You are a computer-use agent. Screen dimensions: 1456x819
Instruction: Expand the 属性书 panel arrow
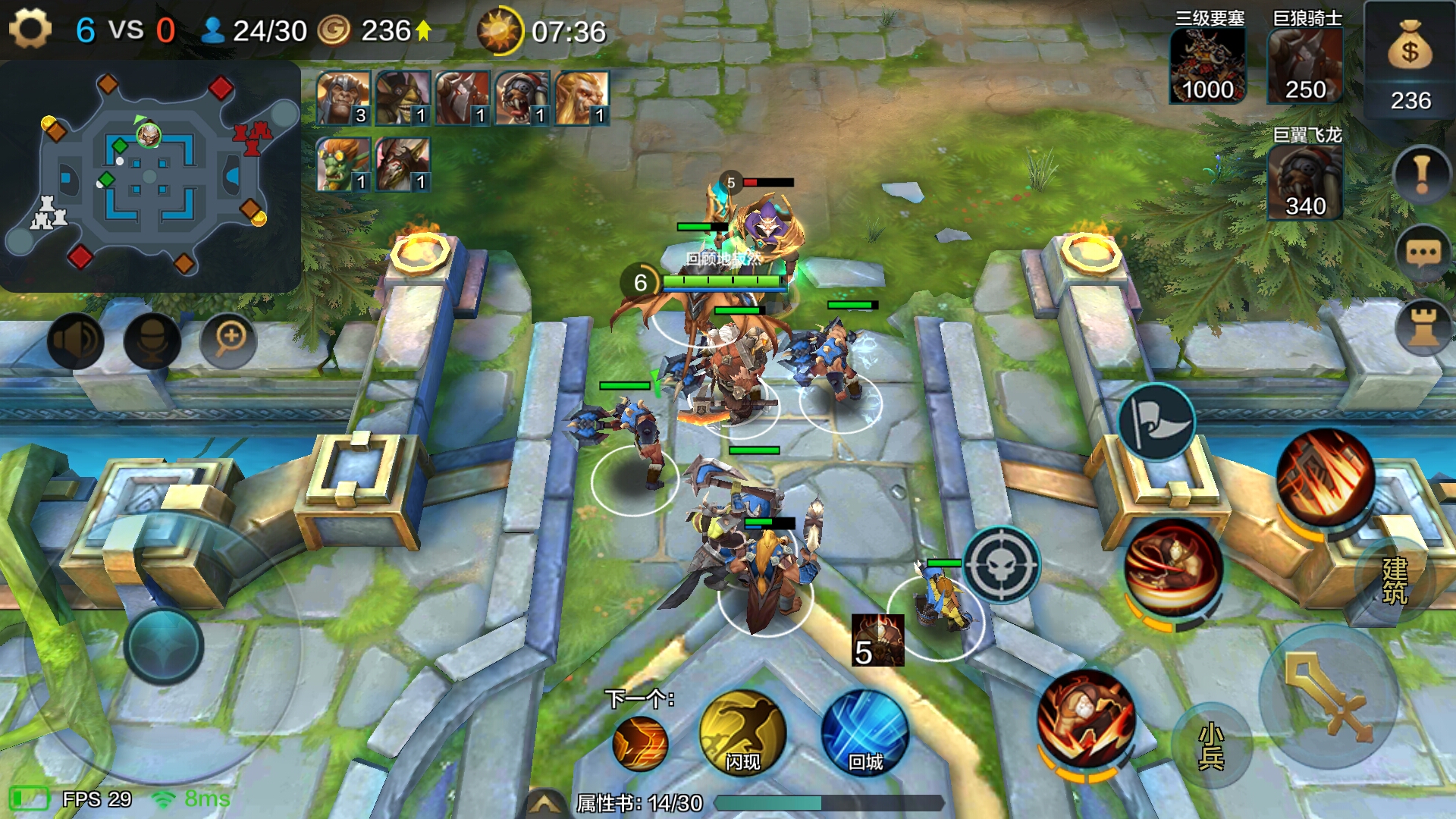pyautogui.click(x=544, y=803)
